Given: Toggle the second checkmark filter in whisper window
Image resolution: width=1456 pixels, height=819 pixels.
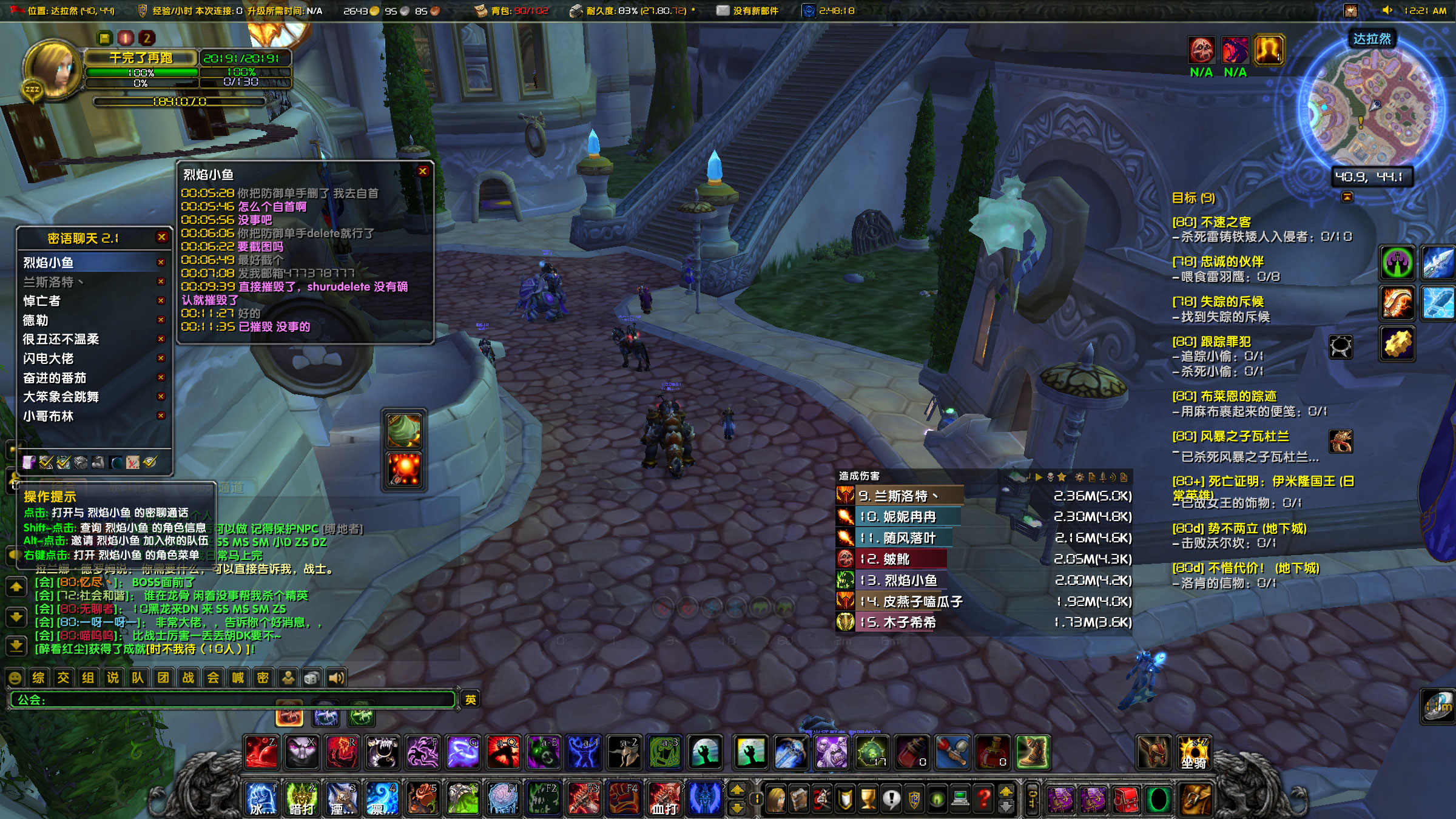Looking at the screenshot, I should [x=64, y=462].
